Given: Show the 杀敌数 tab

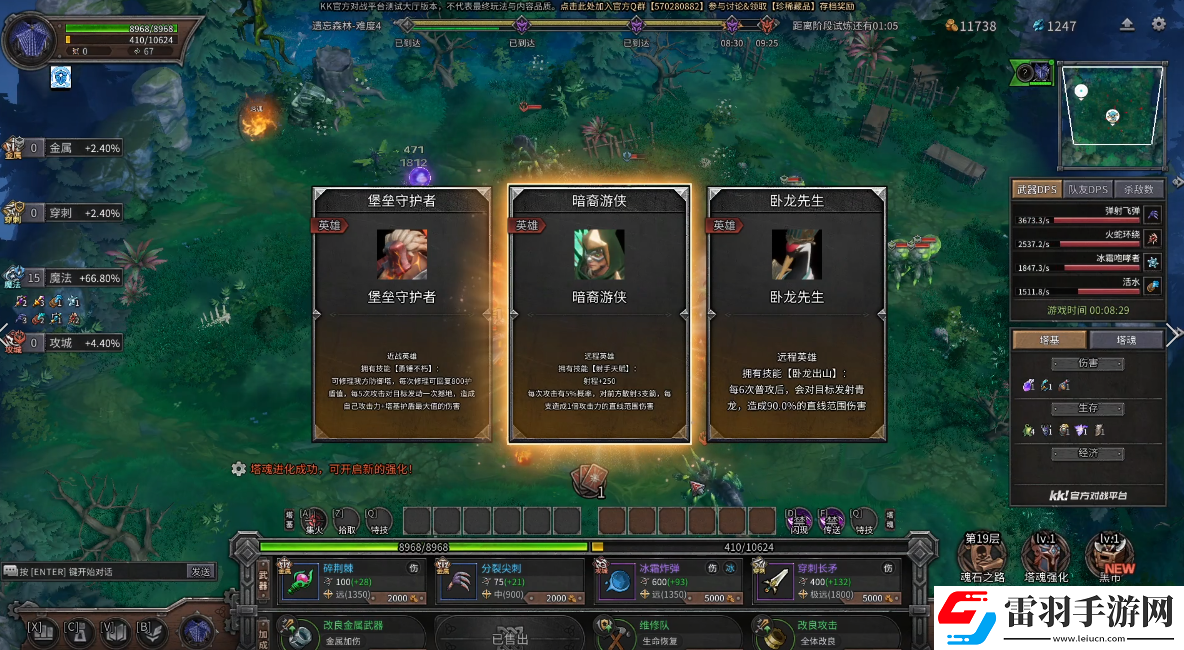Looking at the screenshot, I should pyautogui.click(x=1139, y=189).
